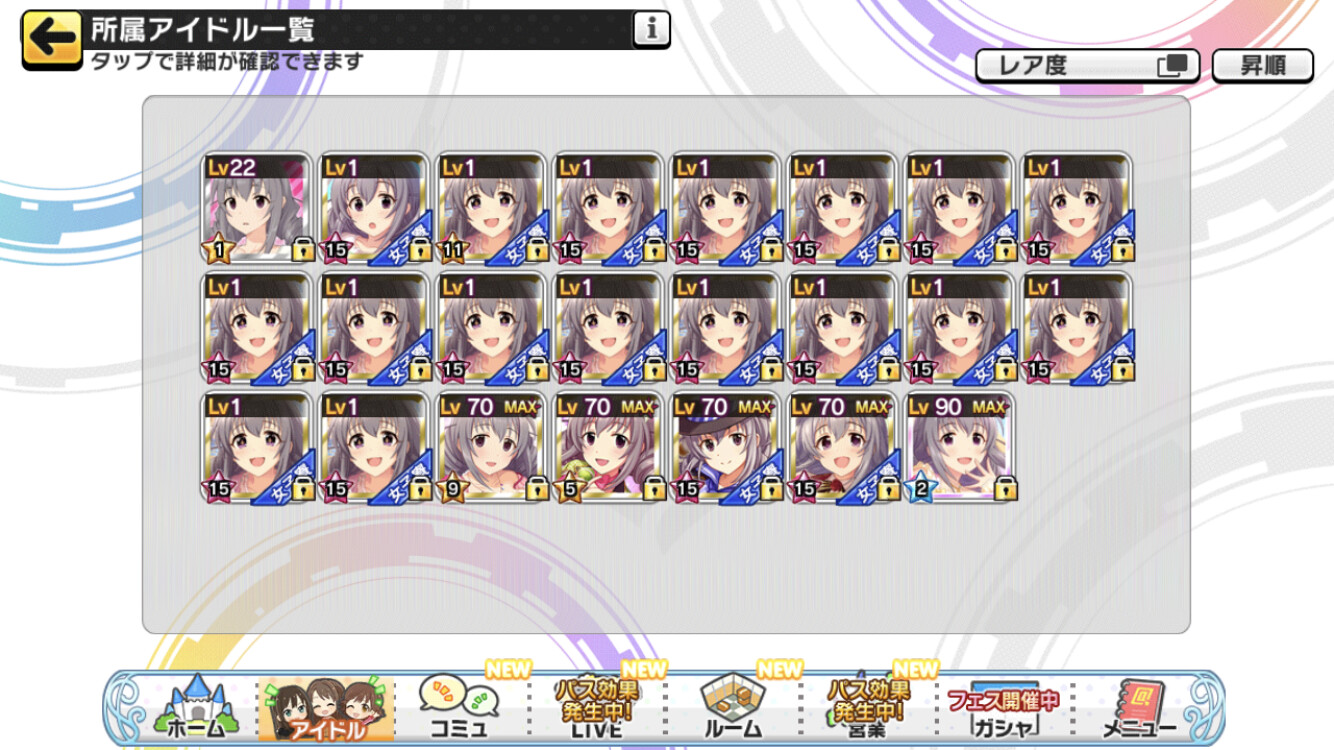Image resolution: width=1334 pixels, height=750 pixels.
Task: Select the Lv22 idol card
Action: pyautogui.click(x=256, y=208)
